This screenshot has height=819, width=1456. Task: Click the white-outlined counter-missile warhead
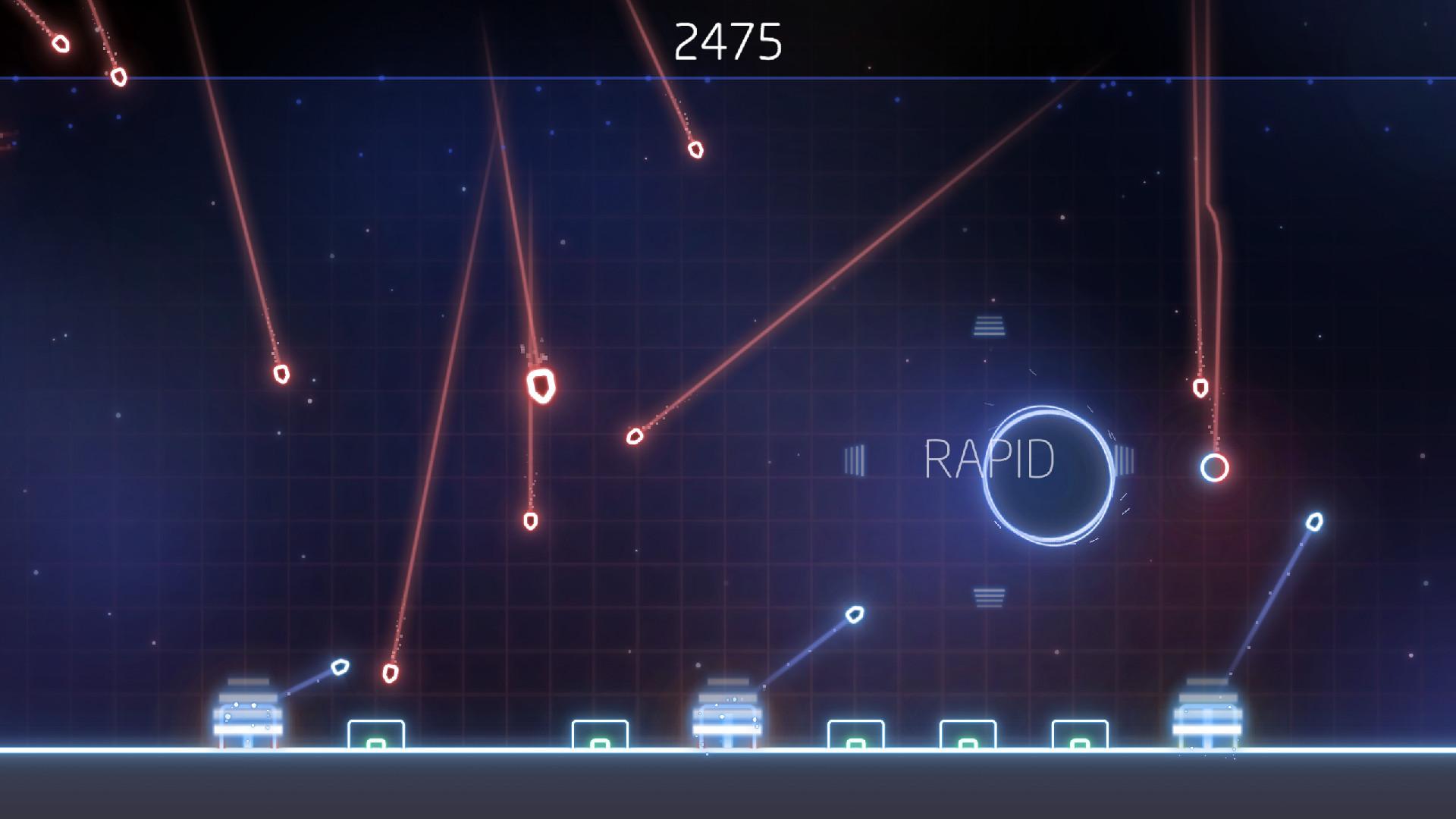tap(340, 668)
